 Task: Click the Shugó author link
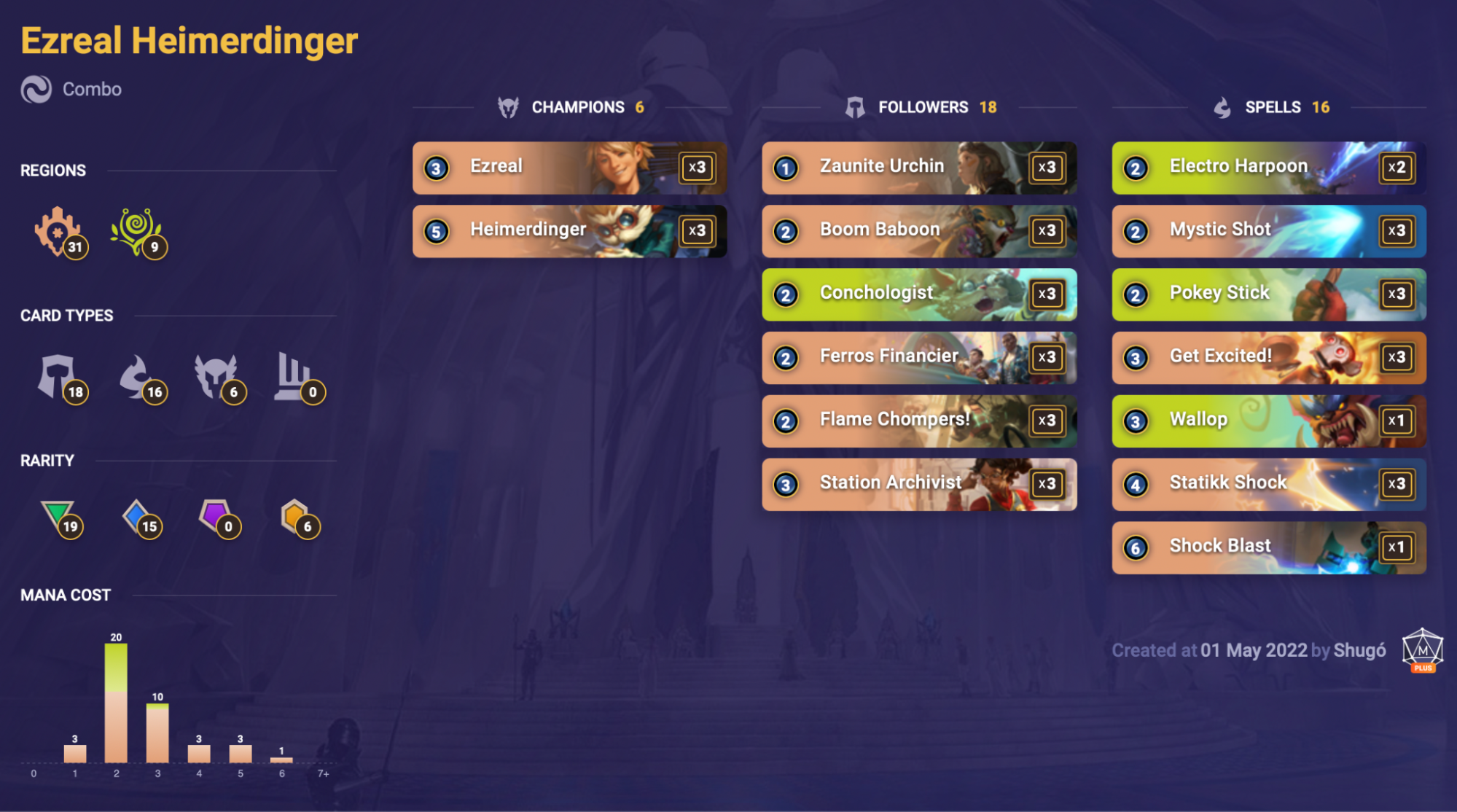(x=1360, y=651)
